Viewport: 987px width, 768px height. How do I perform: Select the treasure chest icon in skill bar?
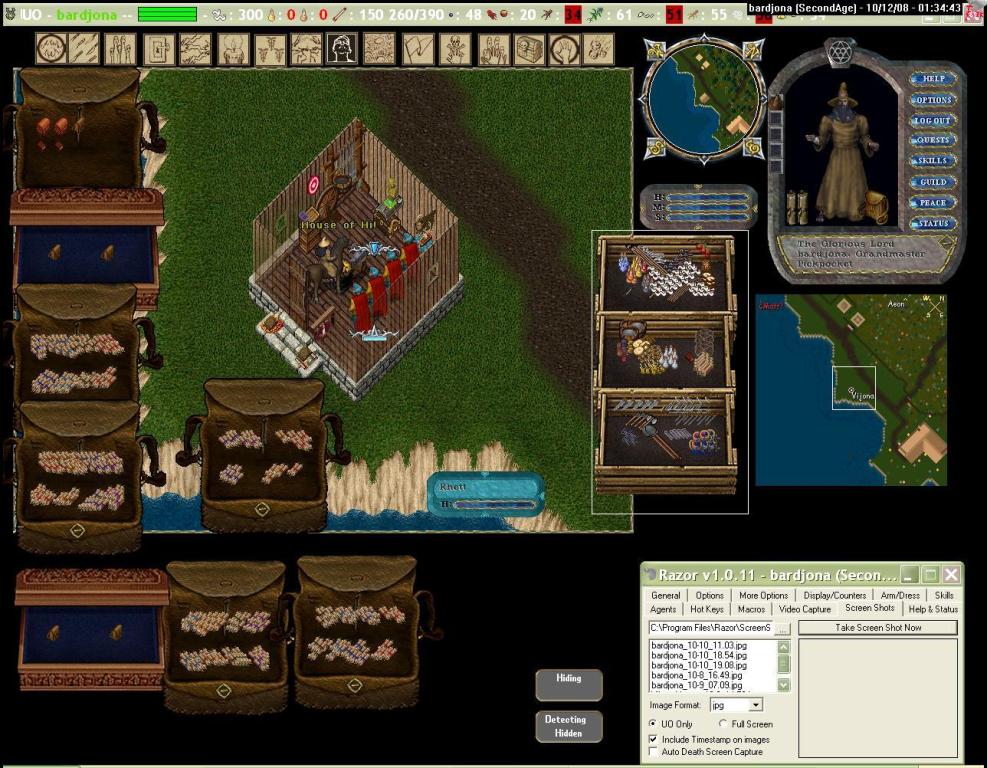click(x=530, y=48)
